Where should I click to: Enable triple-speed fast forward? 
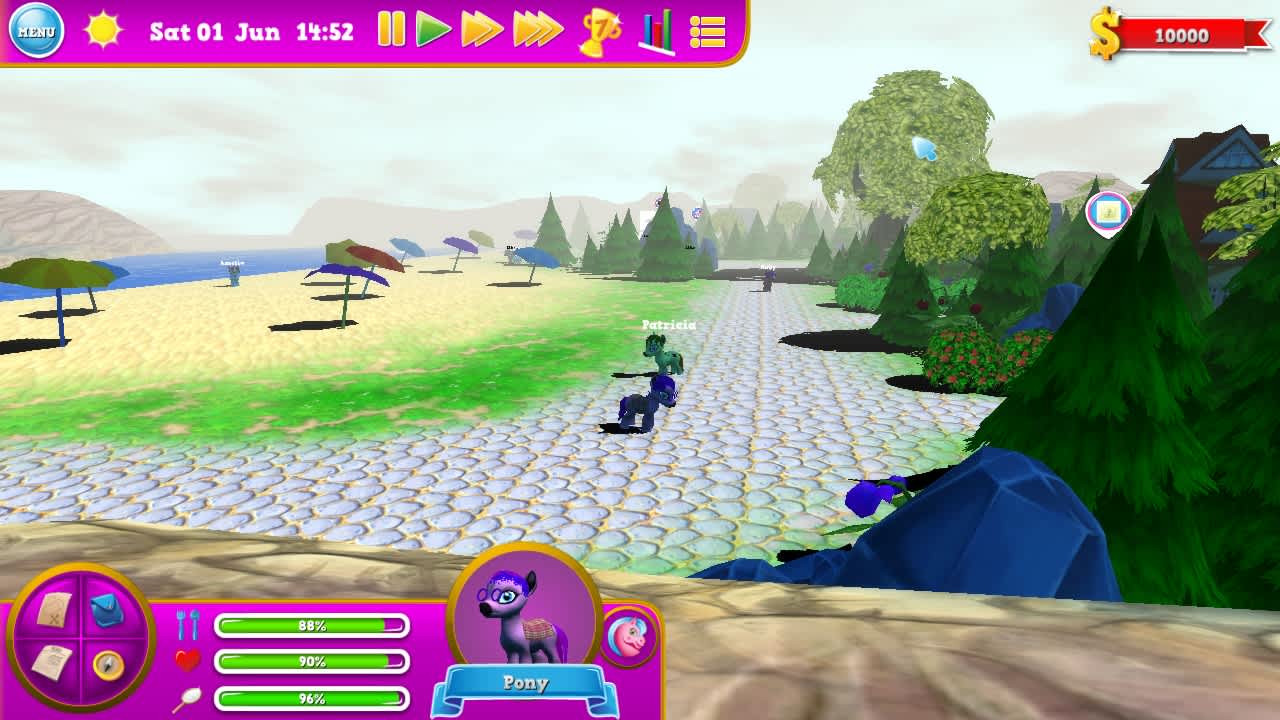tap(533, 31)
